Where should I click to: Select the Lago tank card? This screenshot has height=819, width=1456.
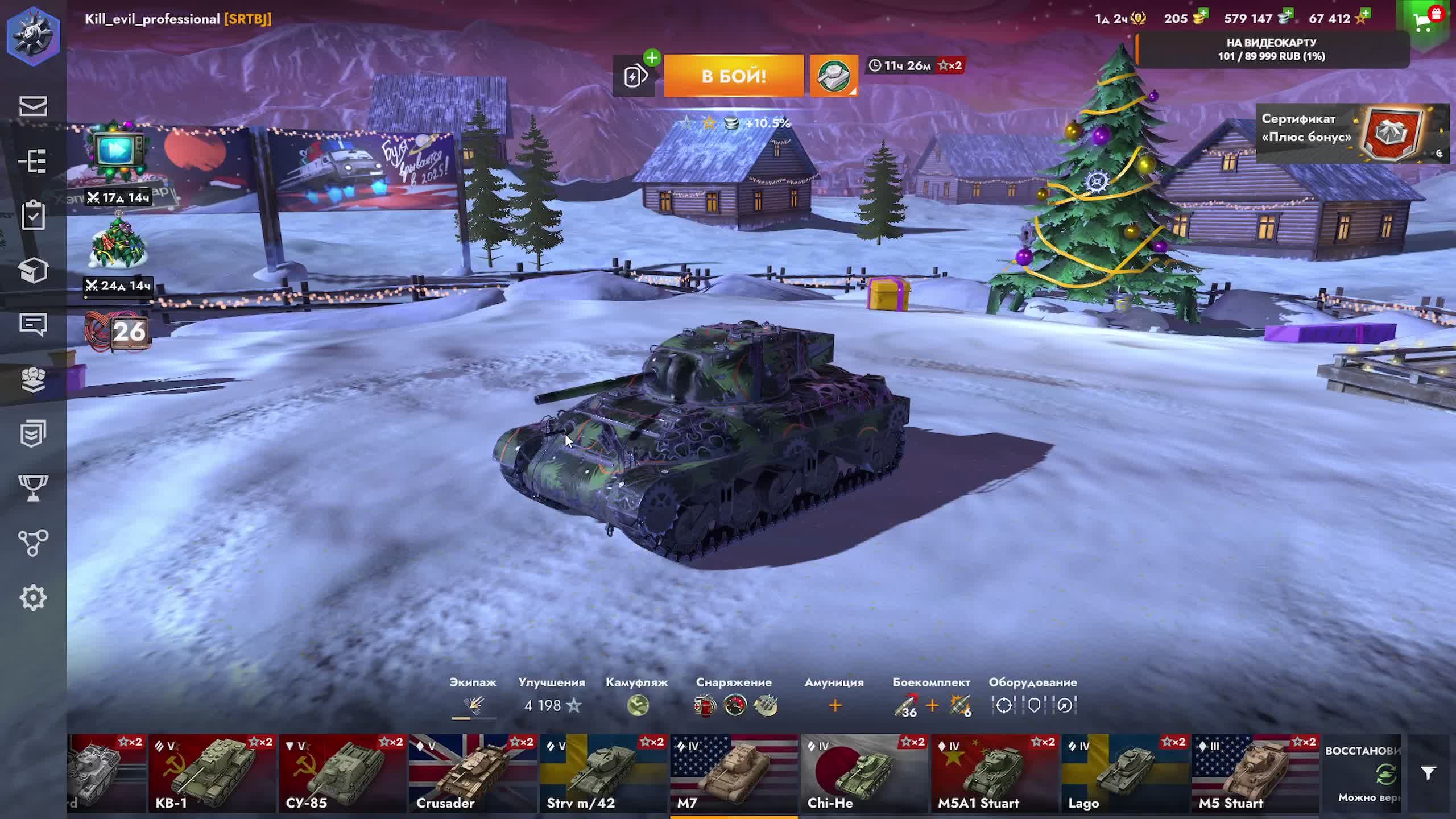tap(1125, 773)
